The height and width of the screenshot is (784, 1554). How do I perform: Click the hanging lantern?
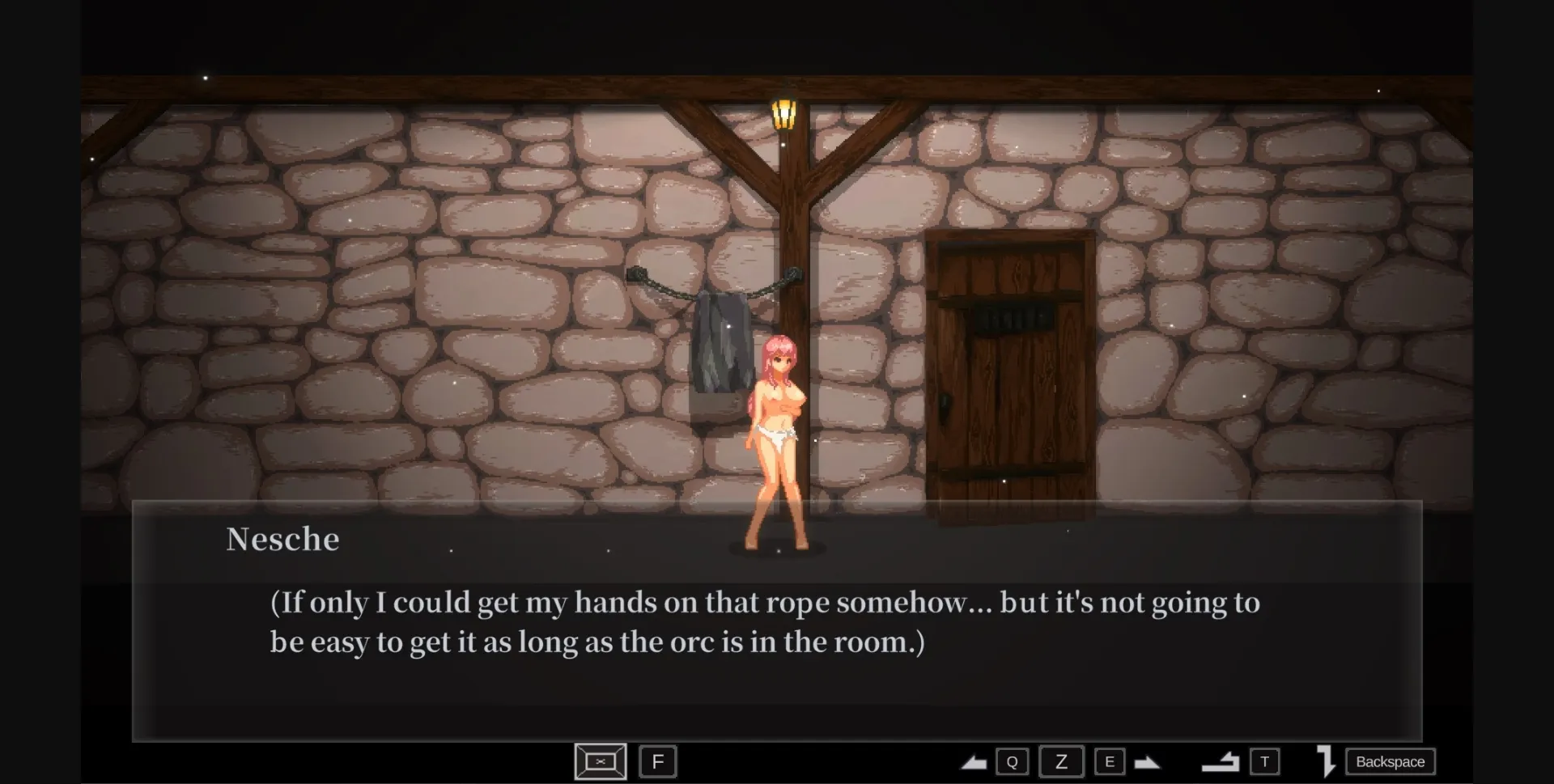783,113
